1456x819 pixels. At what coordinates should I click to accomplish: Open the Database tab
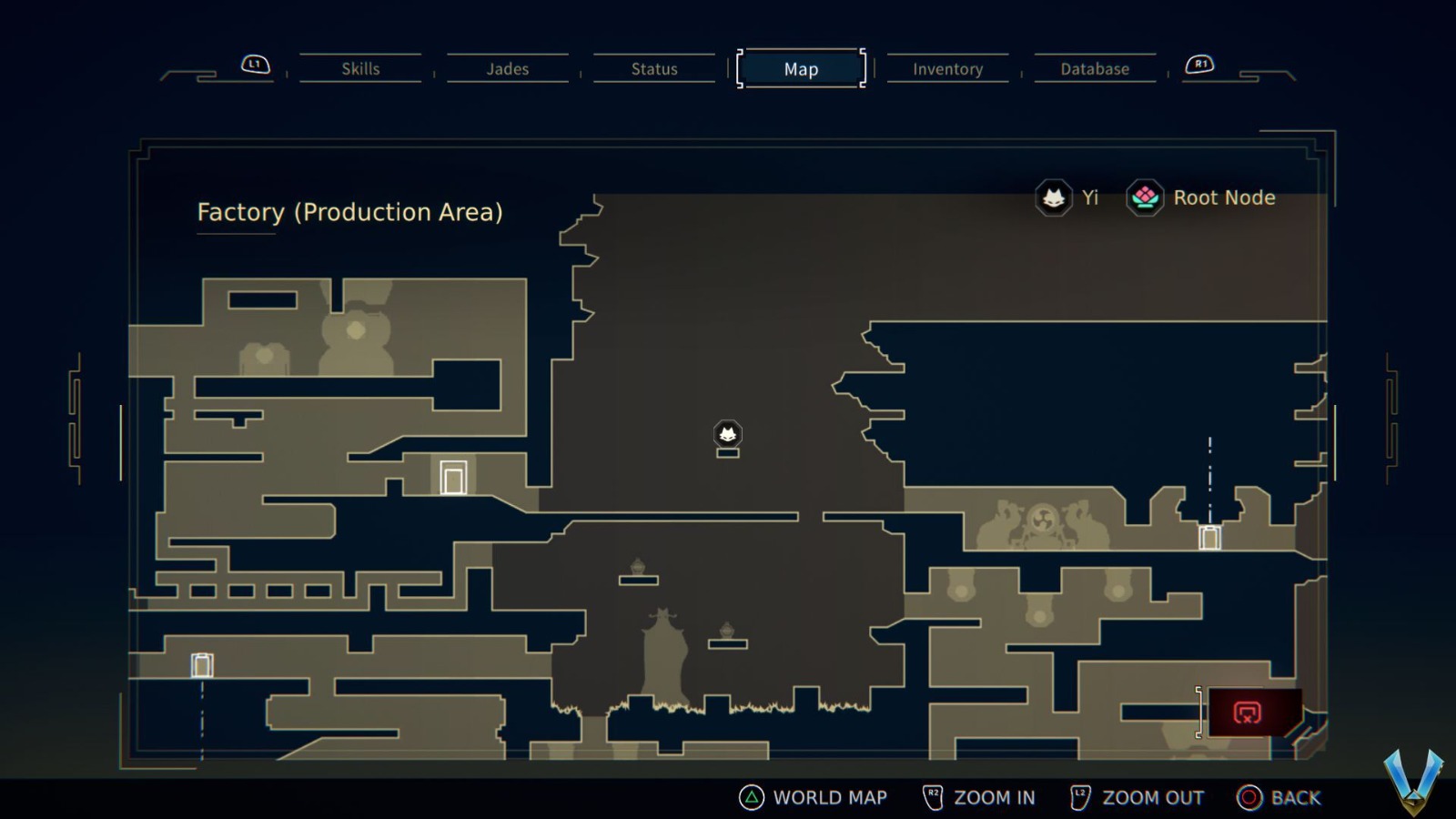coord(1095,68)
